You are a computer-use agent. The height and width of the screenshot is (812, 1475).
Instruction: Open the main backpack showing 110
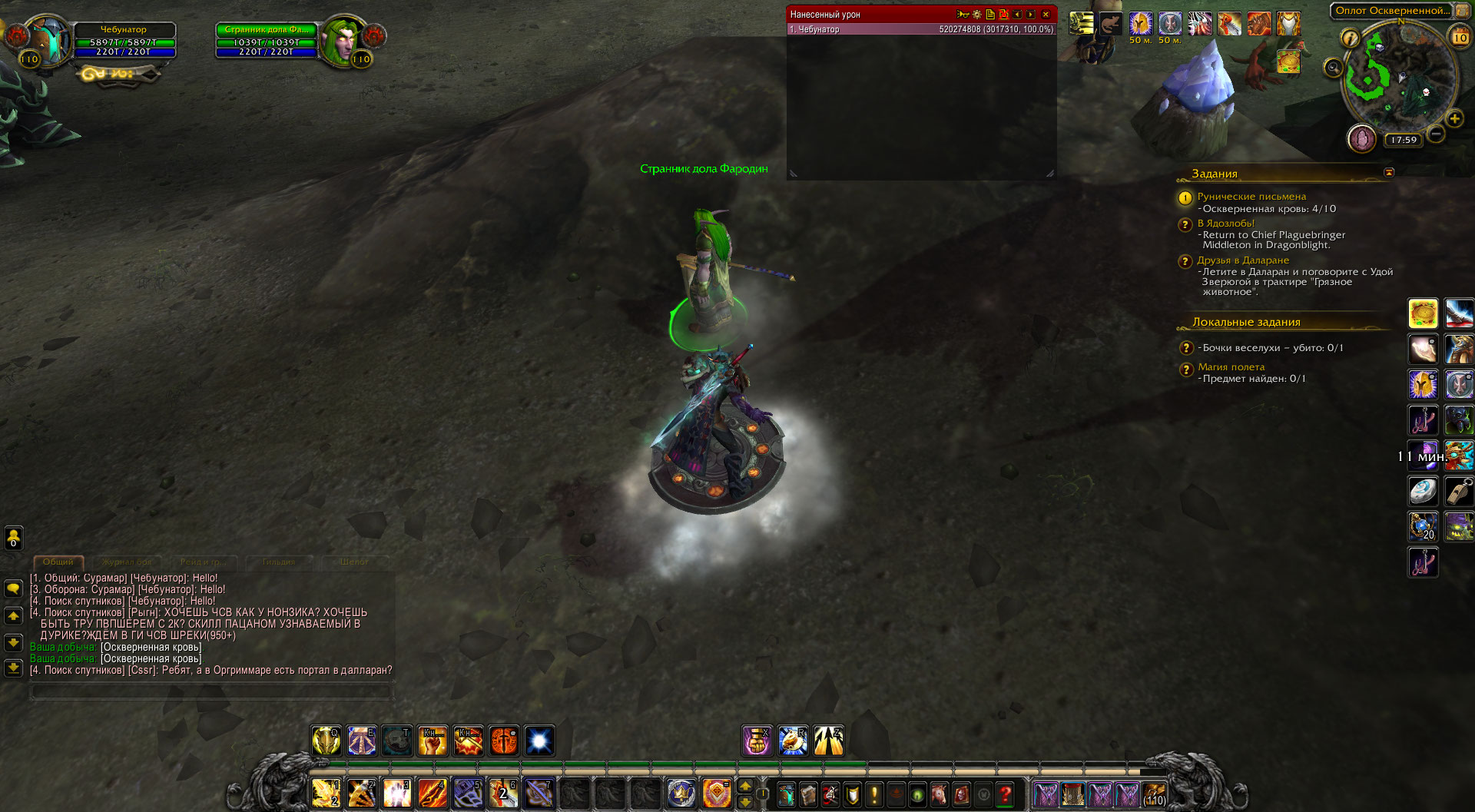point(1155,794)
